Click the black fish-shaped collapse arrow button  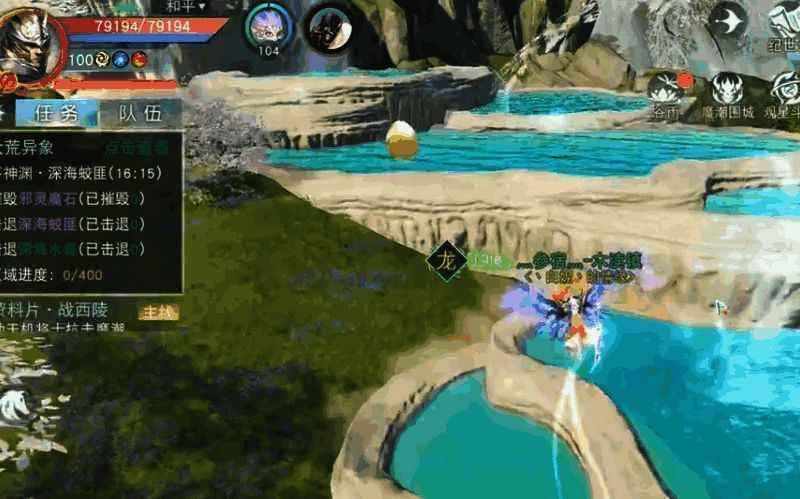(730, 20)
